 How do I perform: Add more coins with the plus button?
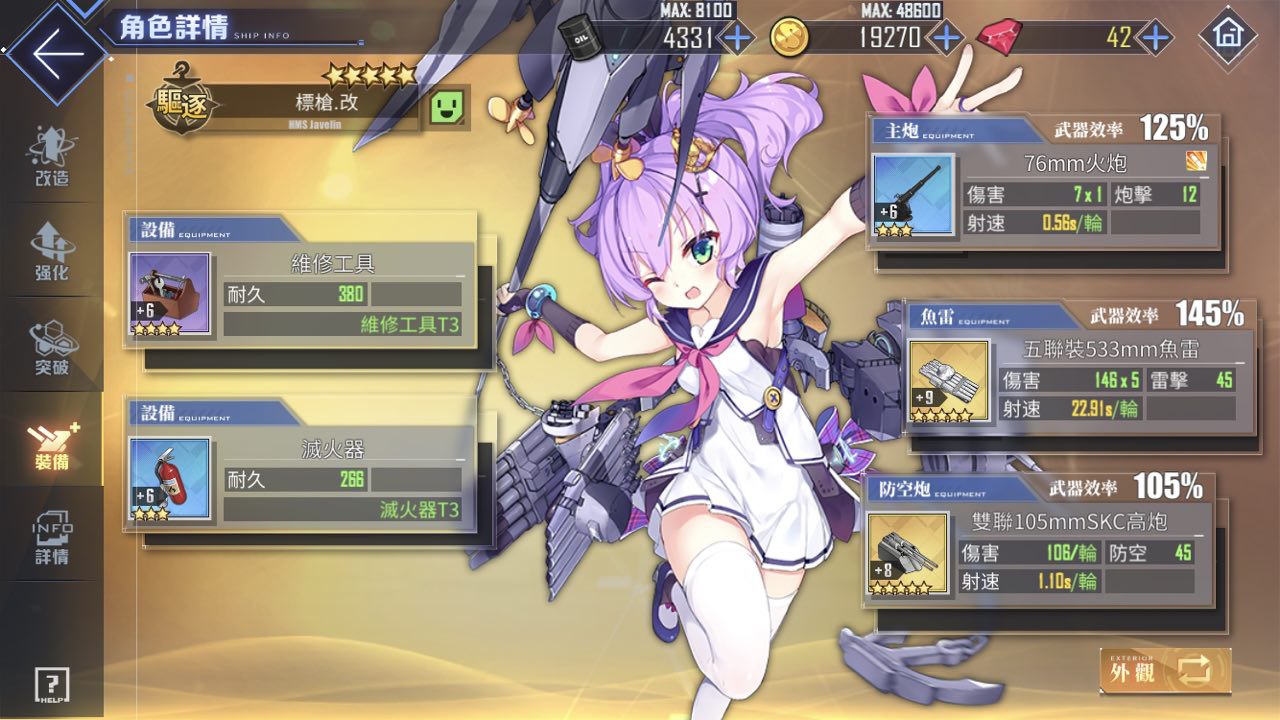pos(945,38)
